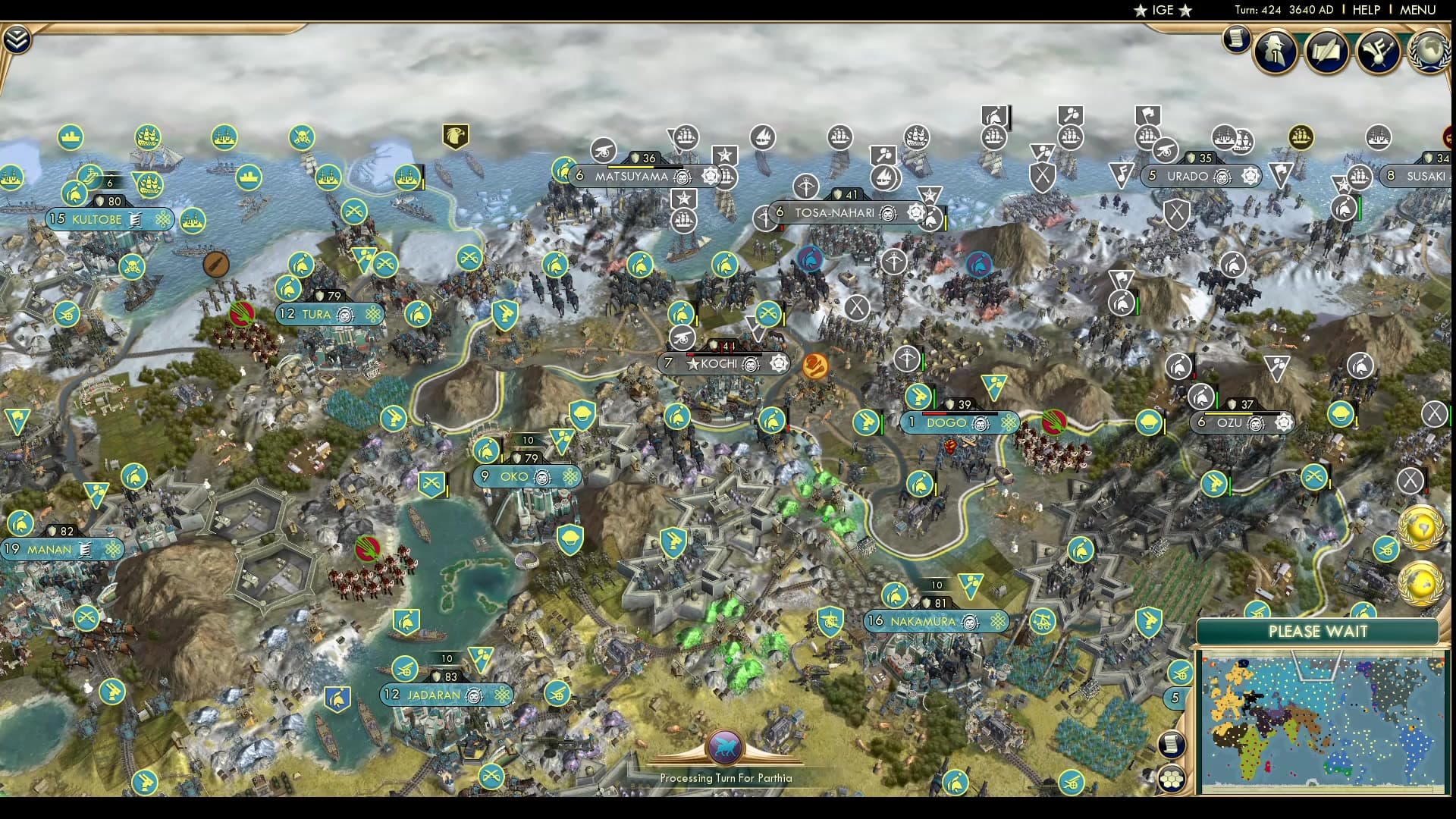Viewport: 1456px width, 819px height.
Task: Open the upper gold globe notification
Action: (x=1420, y=528)
